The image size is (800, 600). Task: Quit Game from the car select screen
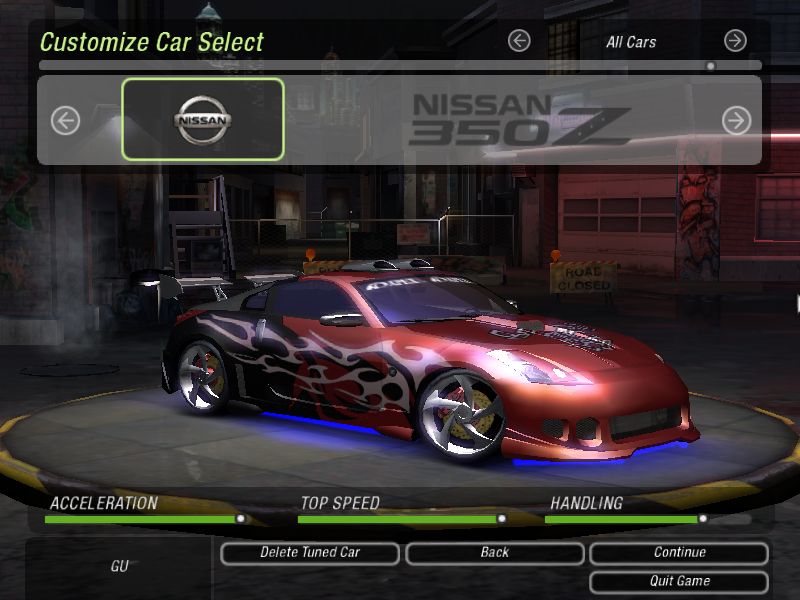pos(679,581)
